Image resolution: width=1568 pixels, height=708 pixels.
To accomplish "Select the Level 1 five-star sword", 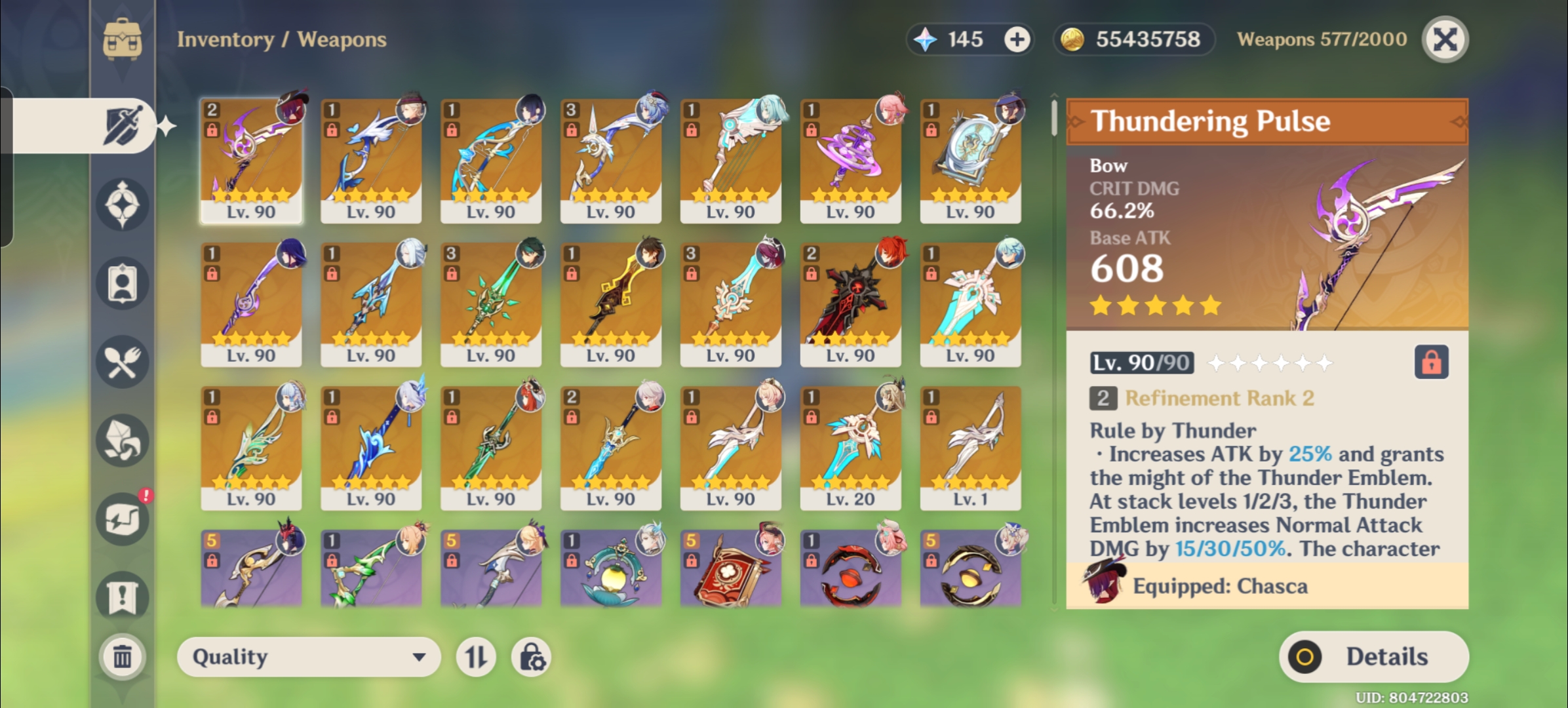I will pos(970,448).
